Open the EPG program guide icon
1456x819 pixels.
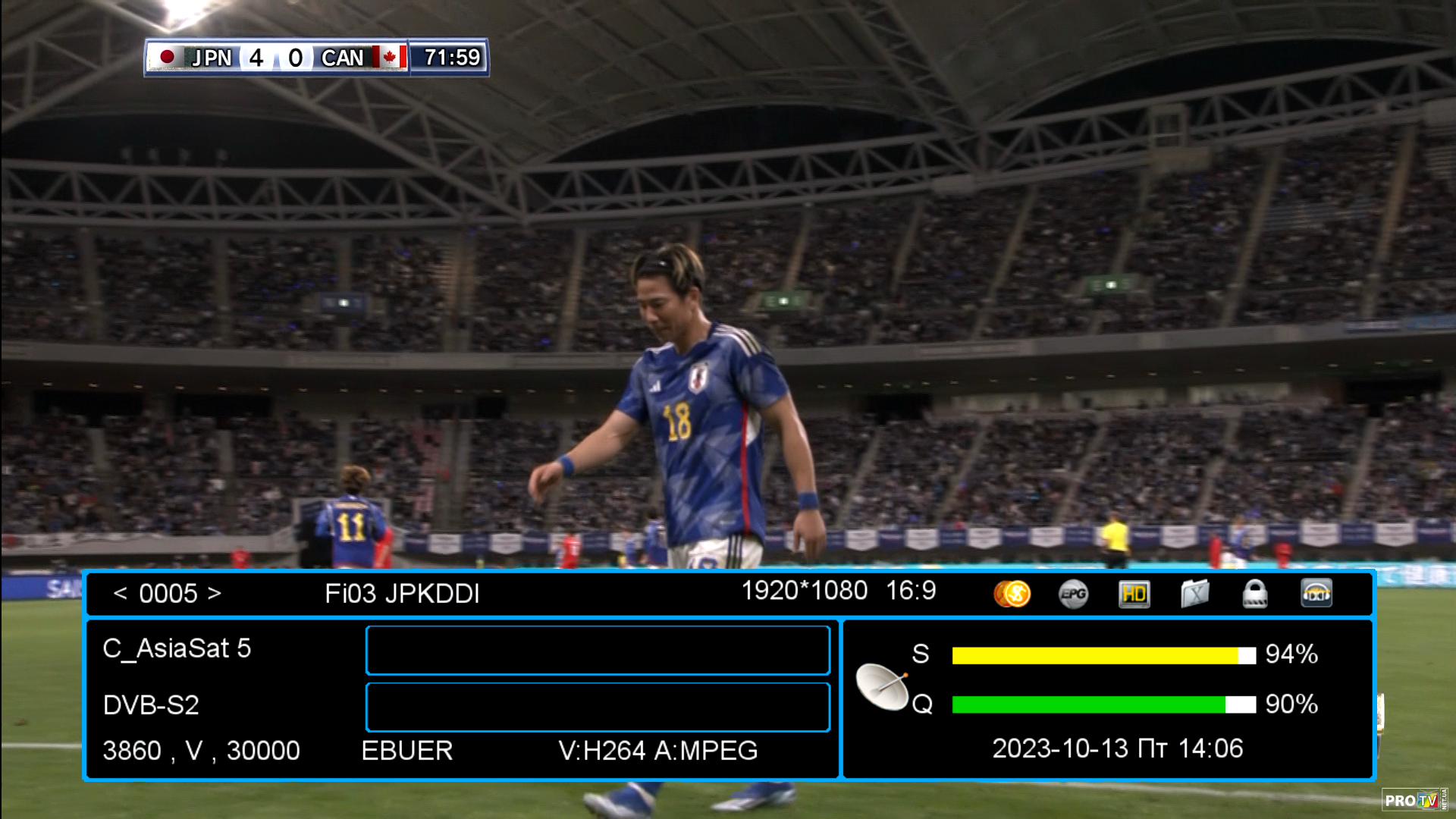click(1073, 594)
